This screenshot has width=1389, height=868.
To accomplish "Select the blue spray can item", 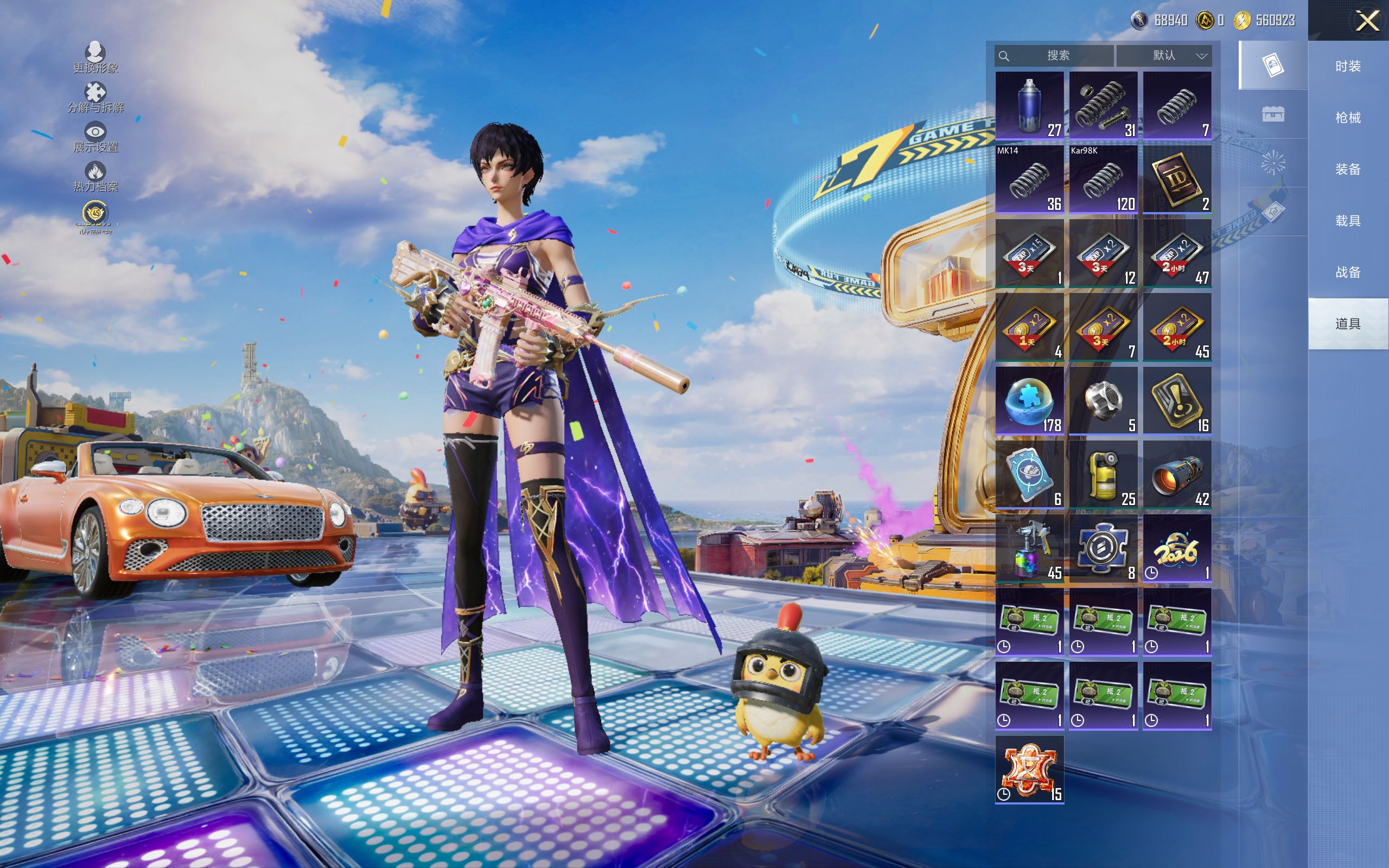I will [x=1029, y=106].
